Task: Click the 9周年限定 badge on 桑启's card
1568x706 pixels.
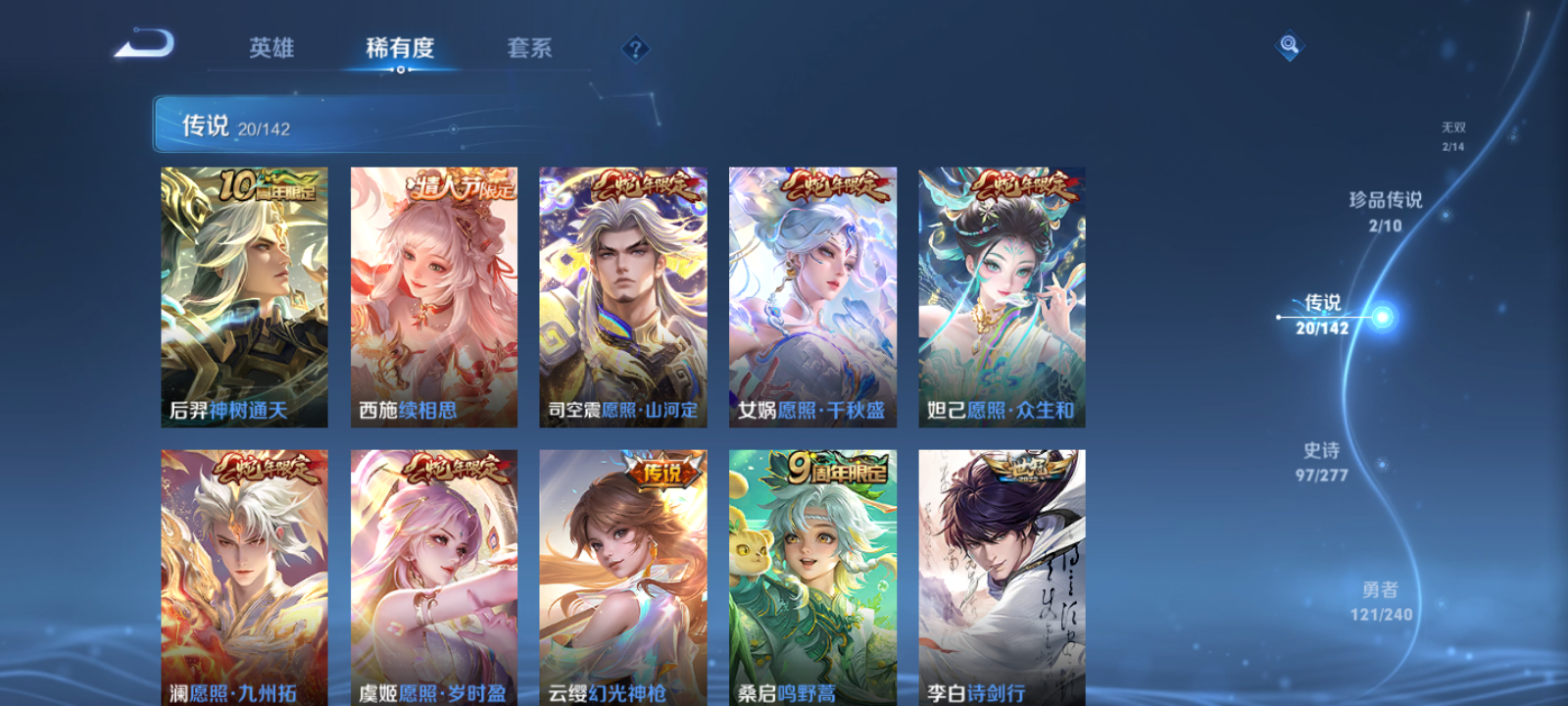Action: [x=828, y=472]
